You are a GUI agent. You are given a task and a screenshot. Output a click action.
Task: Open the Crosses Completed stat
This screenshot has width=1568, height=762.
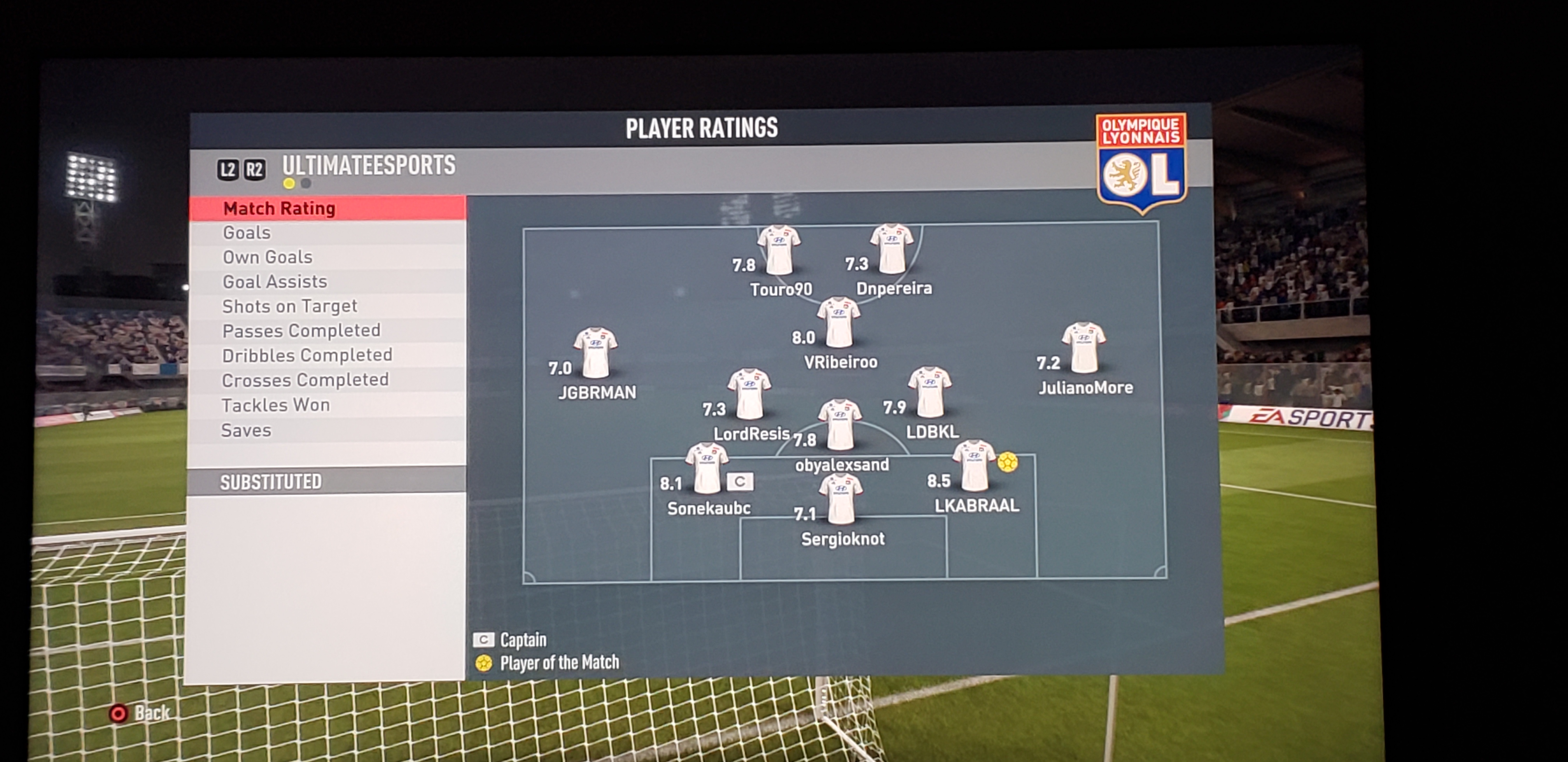click(x=305, y=380)
